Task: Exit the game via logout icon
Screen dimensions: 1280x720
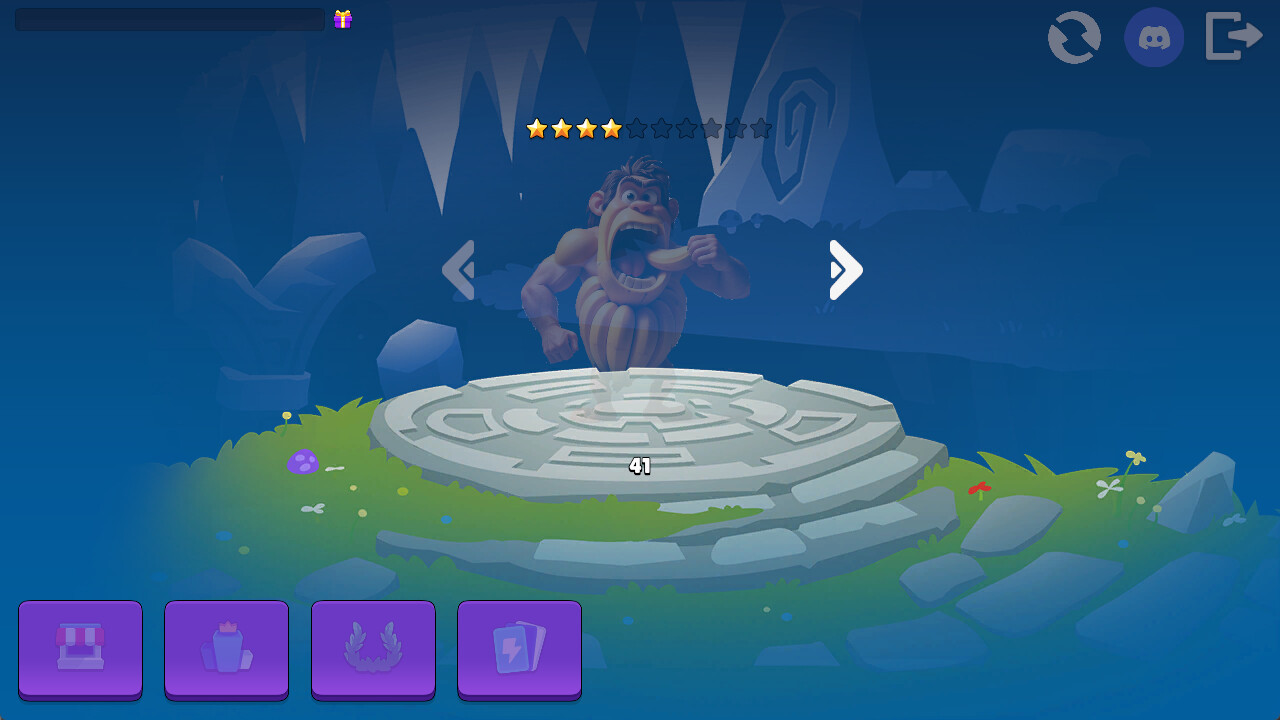Action: pos(1234,37)
